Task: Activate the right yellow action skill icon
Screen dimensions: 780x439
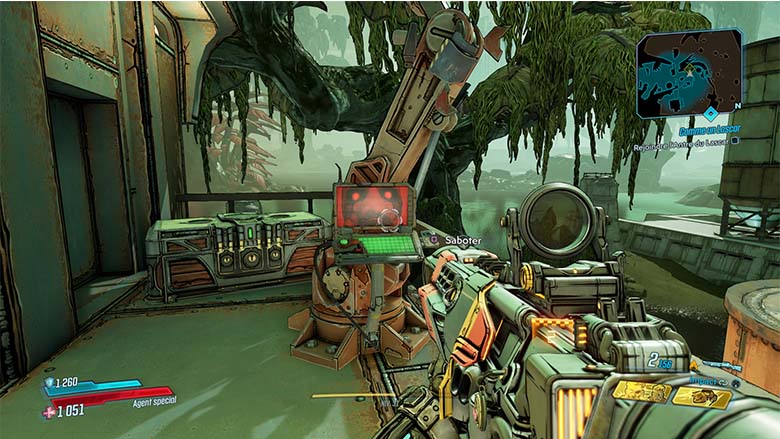Action: coord(701,396)
